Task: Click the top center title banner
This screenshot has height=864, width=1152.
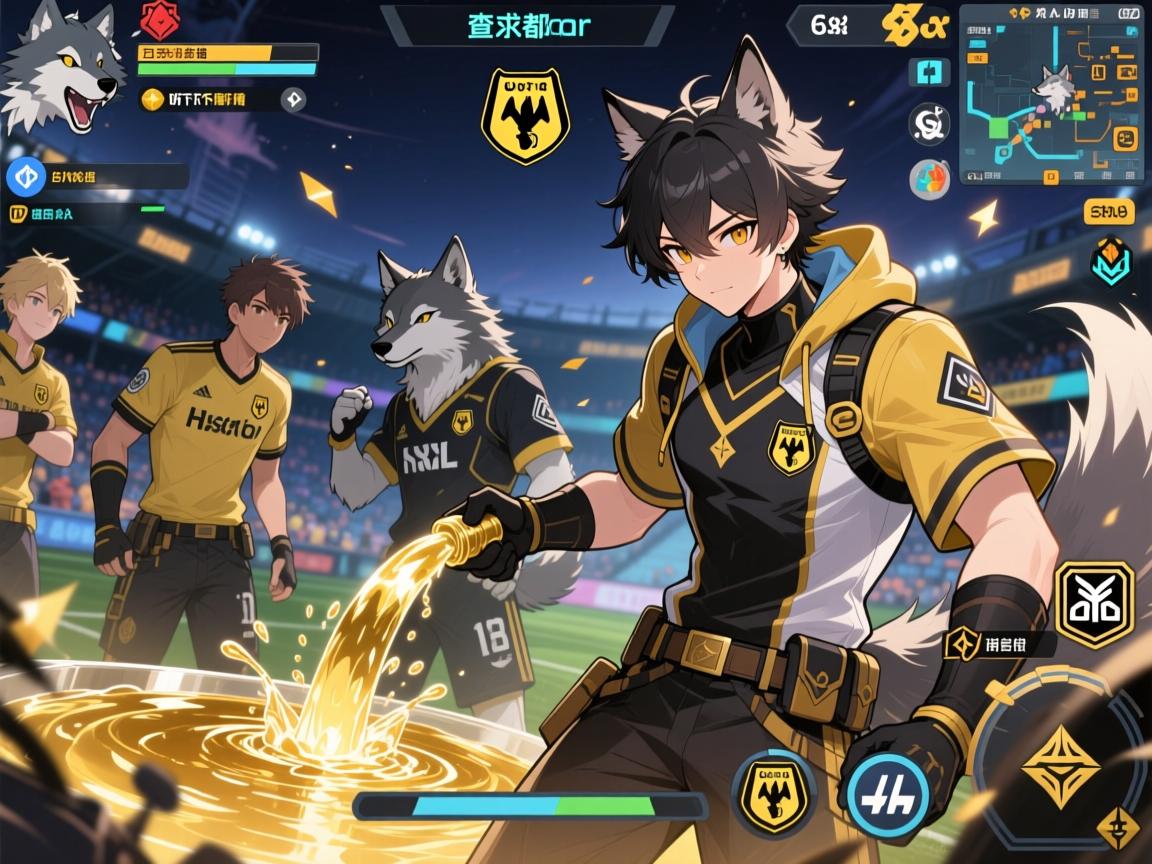Action: click(528, 26)
